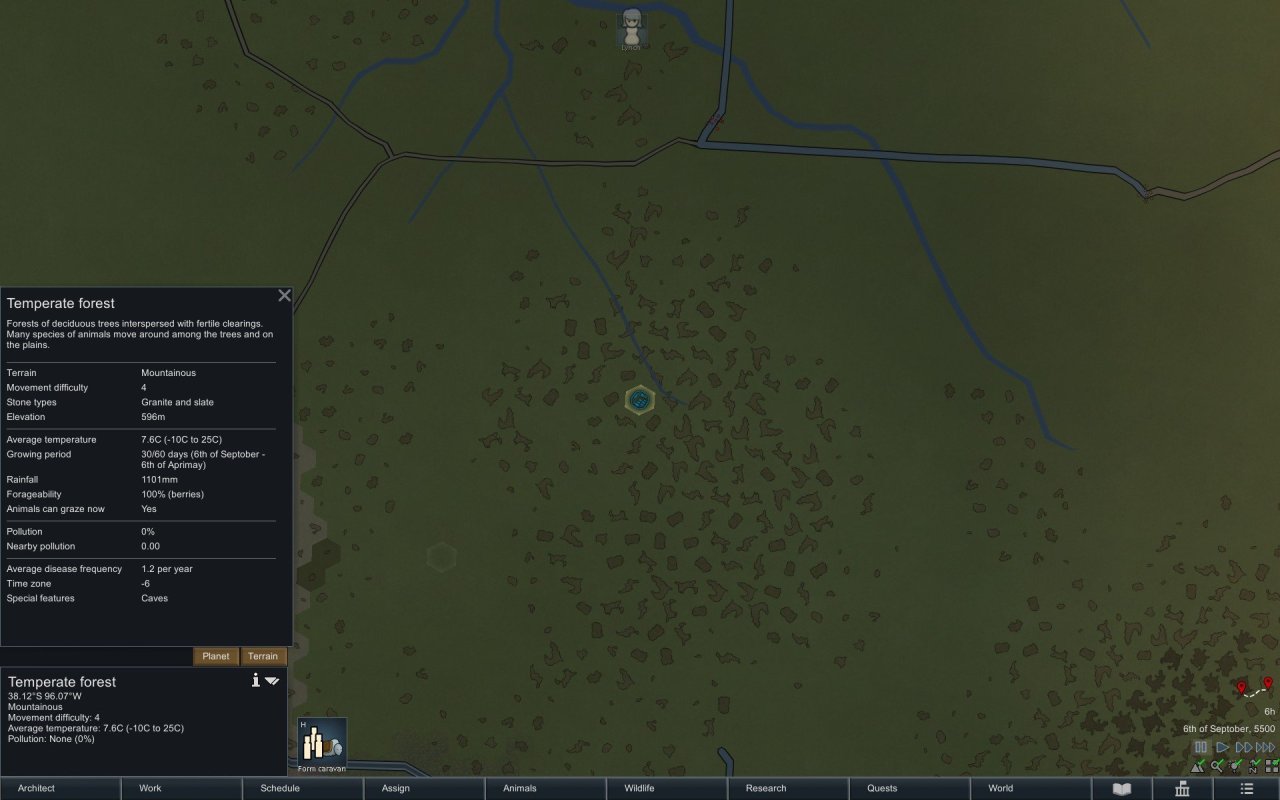
Task: Open the main menu list icon
Action: pos(1246,789)
